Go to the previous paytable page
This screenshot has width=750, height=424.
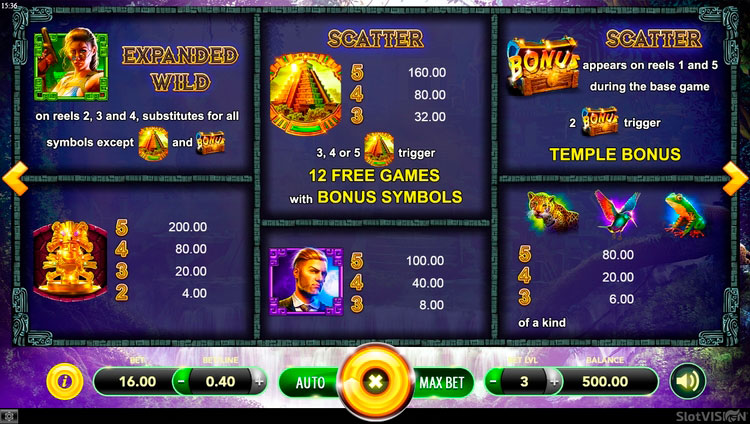(13, 180)
